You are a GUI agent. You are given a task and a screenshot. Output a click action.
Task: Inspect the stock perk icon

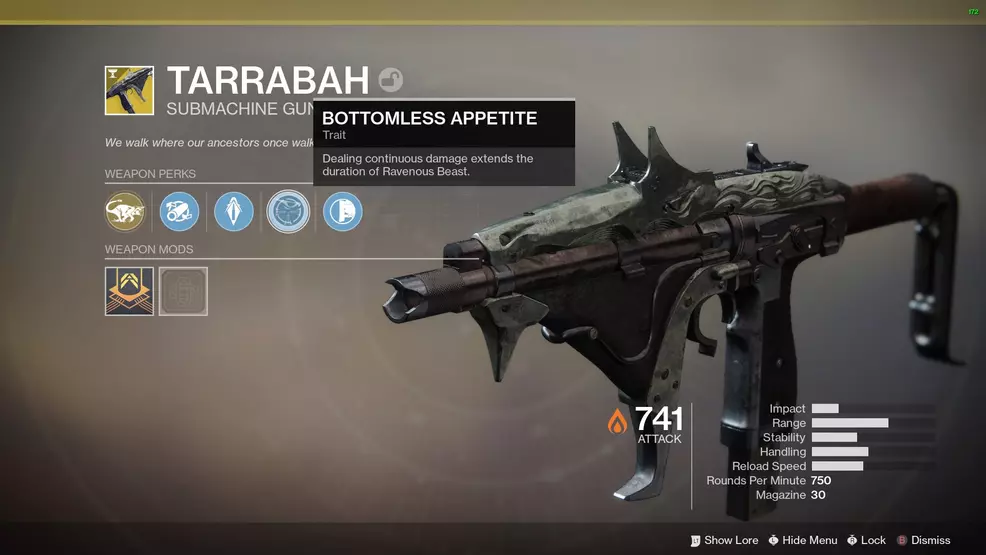pos(343,212)
